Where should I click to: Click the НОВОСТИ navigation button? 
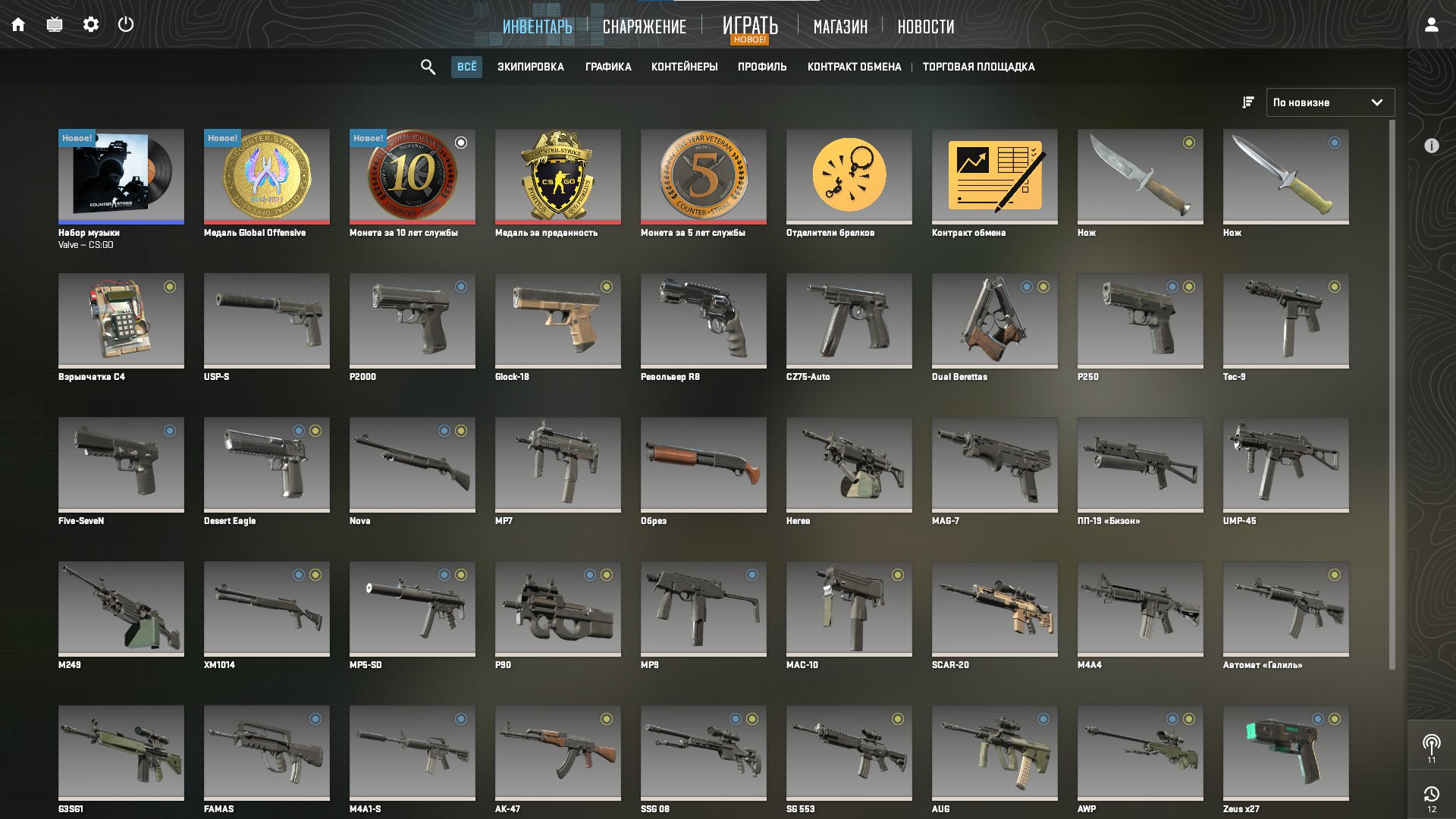point(925,27)
